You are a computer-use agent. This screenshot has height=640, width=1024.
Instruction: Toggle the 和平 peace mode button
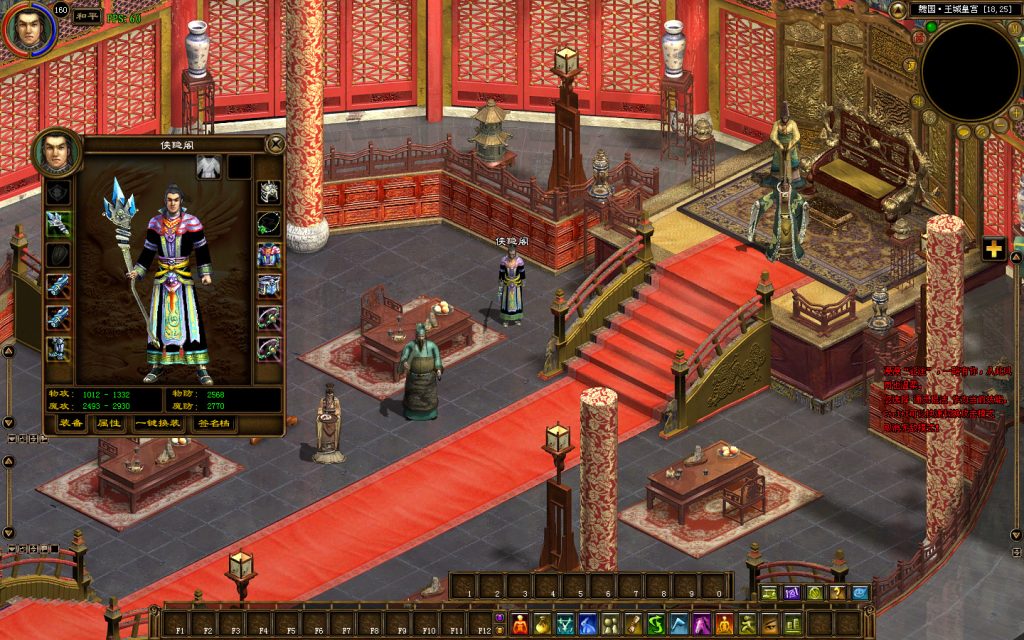coord(88,17)
